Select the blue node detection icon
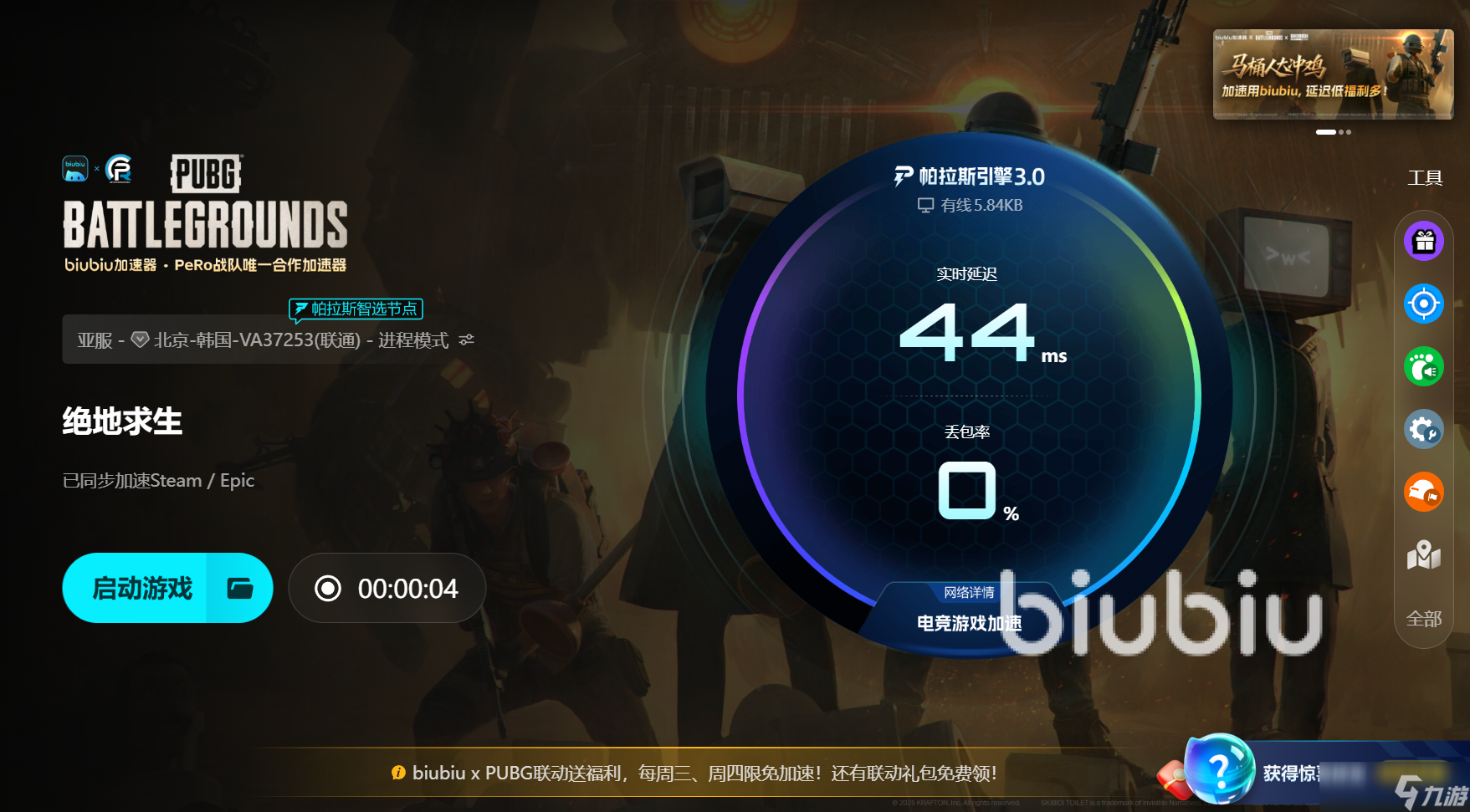1470x812 pixels. point(1423,304)
